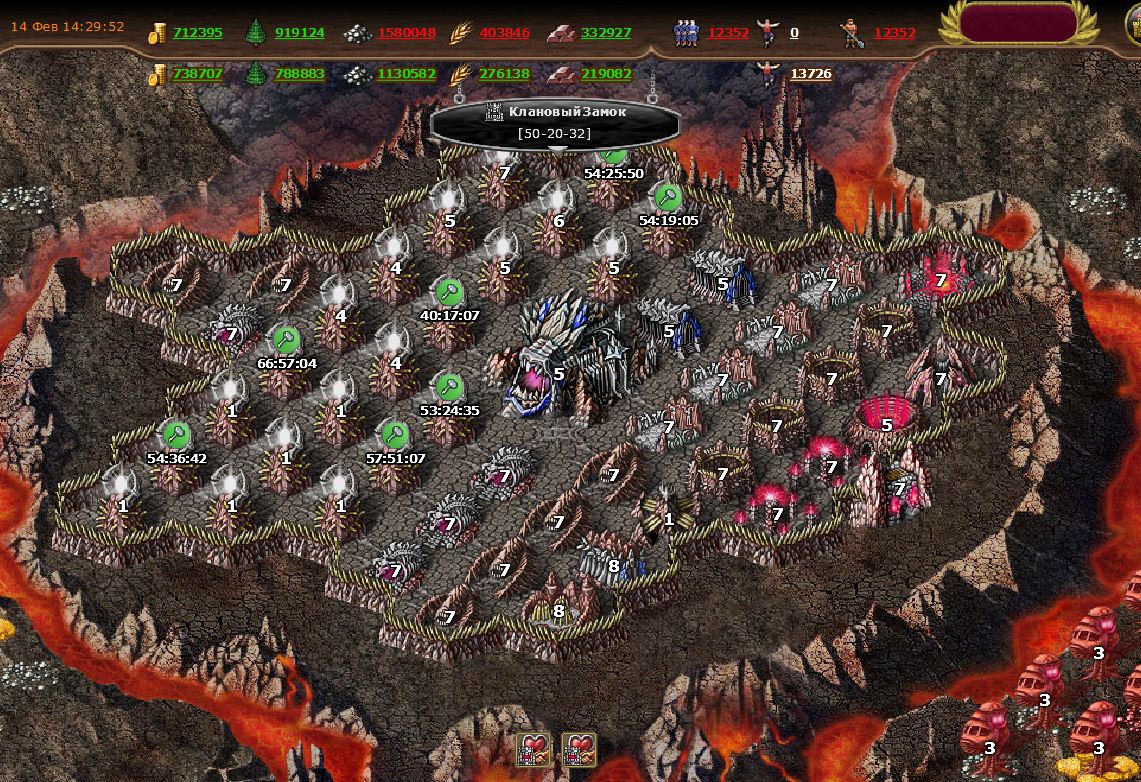
Task: Select second-row stone value 1130582
Action: [406, 74]
